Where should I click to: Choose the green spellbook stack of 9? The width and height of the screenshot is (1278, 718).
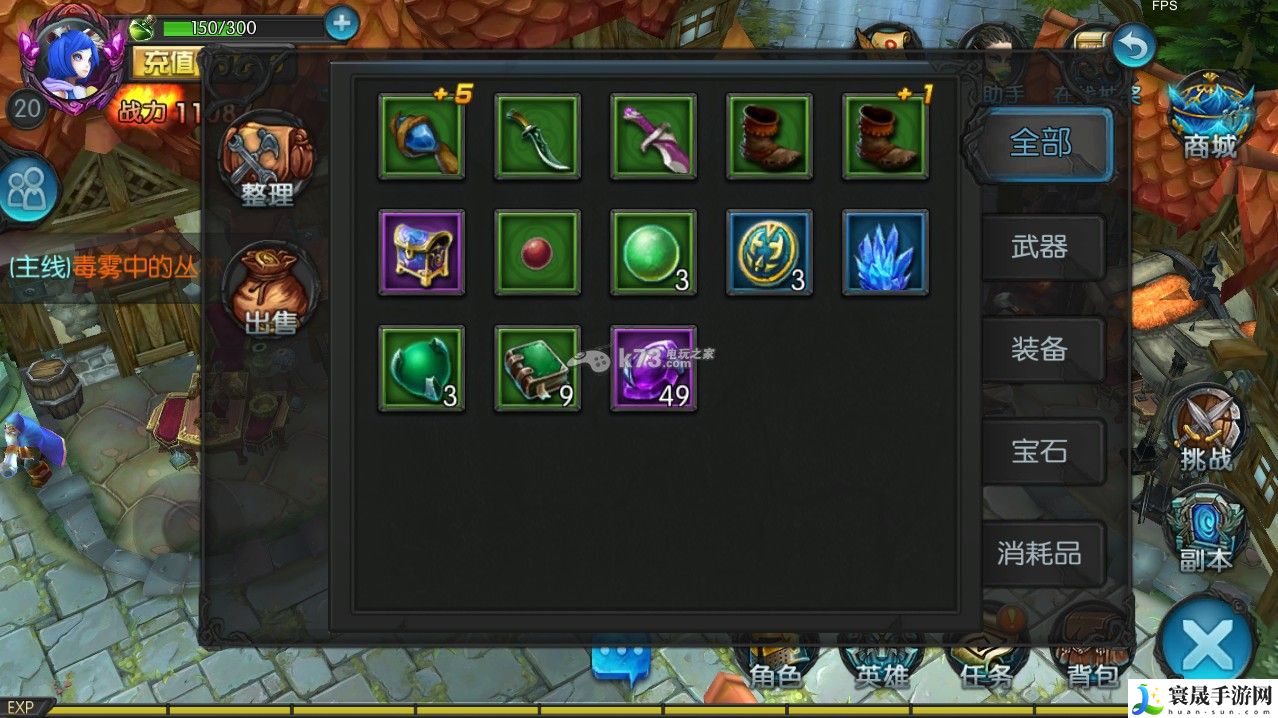537,368
